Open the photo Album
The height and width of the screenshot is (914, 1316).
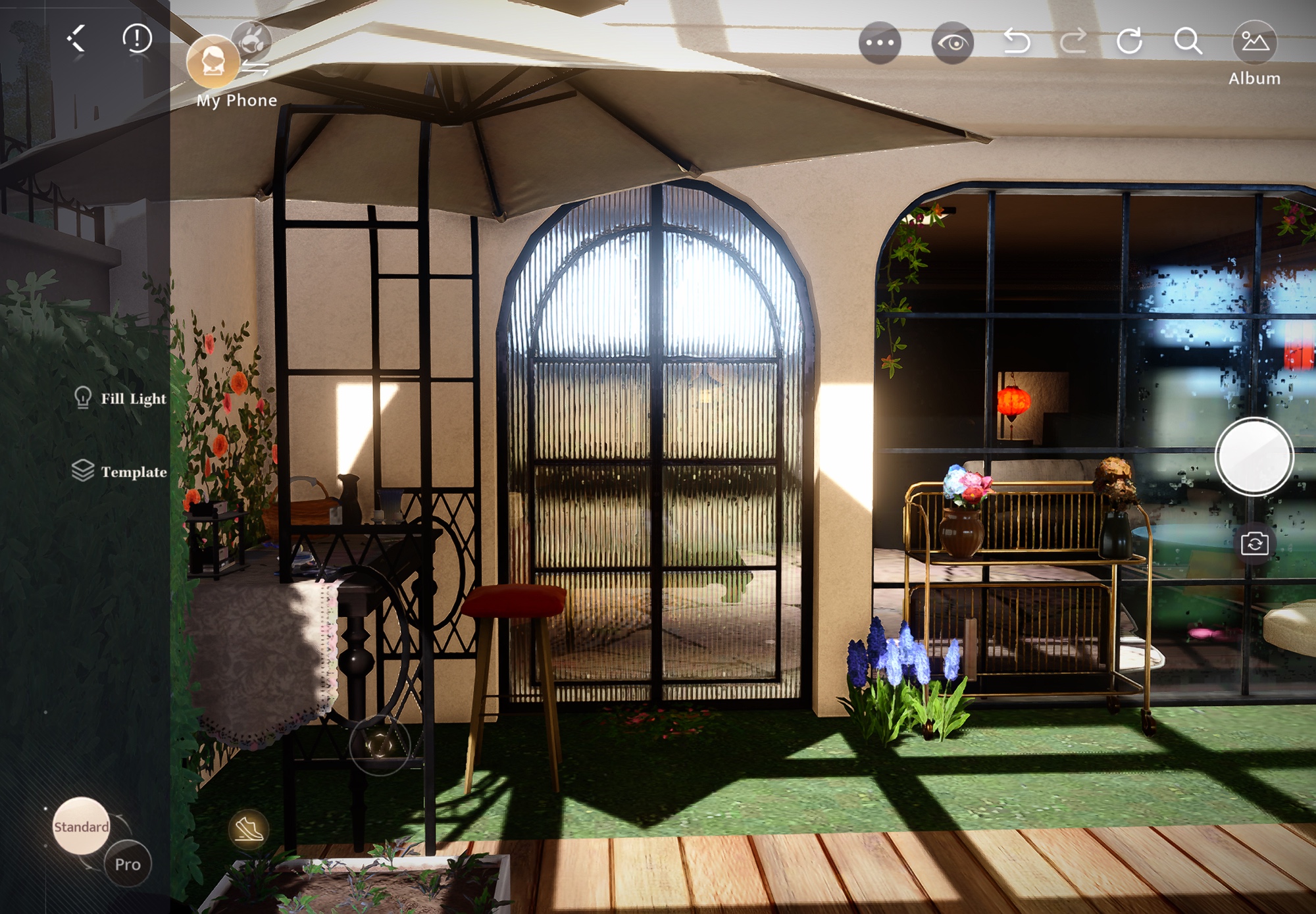click(x=1254, y=43)
